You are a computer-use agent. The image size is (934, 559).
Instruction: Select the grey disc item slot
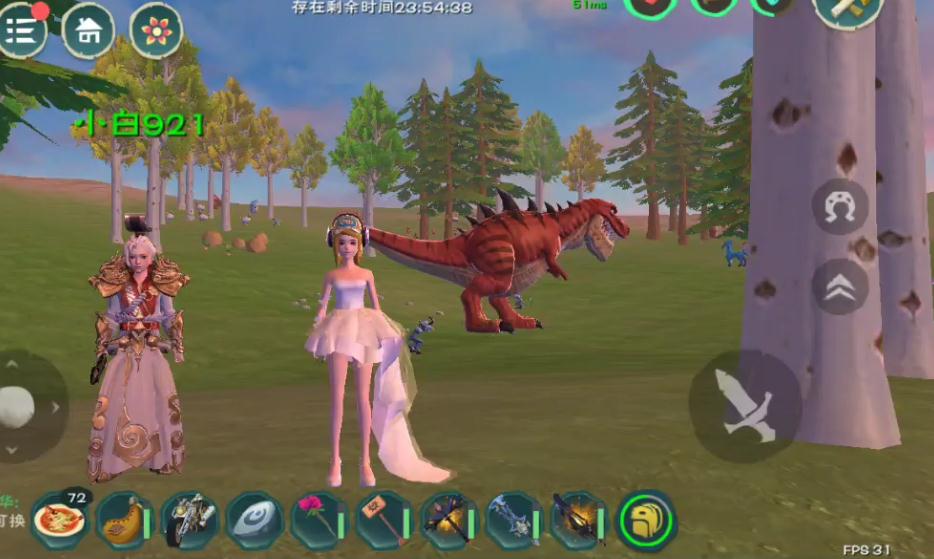pyautogui.click(x=255, y=521)
